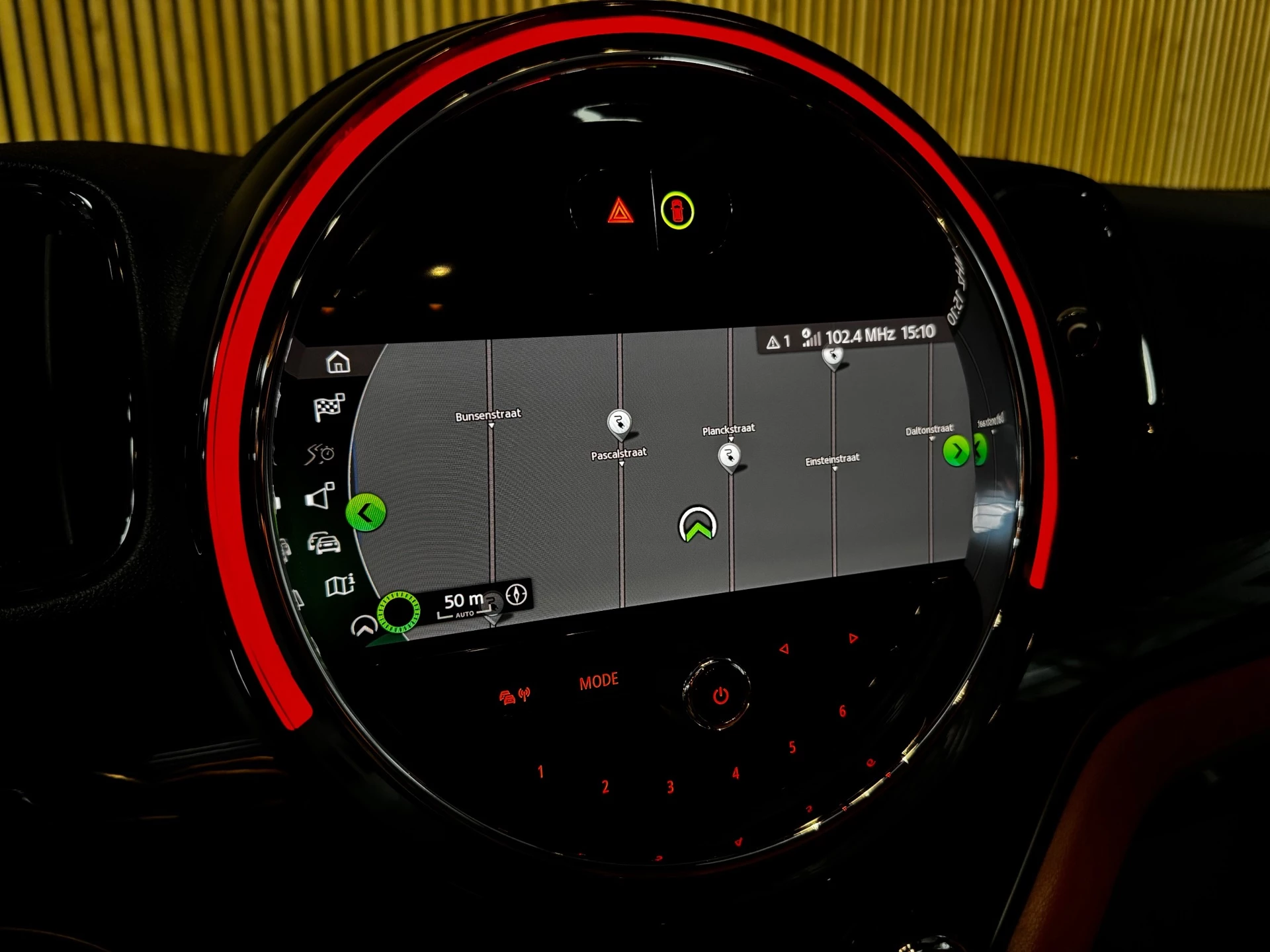Open the home menu icon
The height and width of the screenshot is (952, 1270).
338,362
